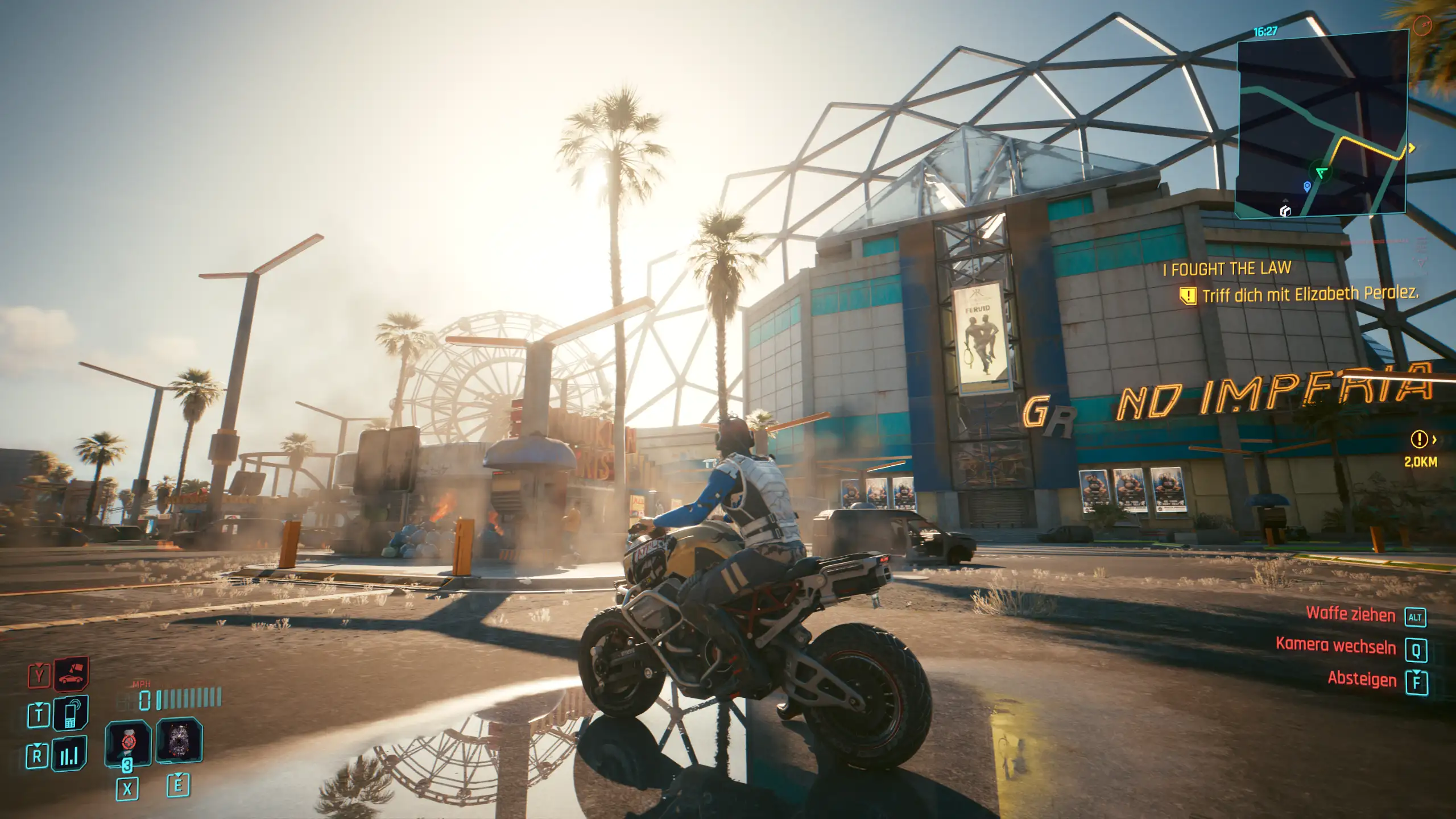Open the minimap in the top-right corner
The width and height of the screenshot is (1456, 819).
1321,124
